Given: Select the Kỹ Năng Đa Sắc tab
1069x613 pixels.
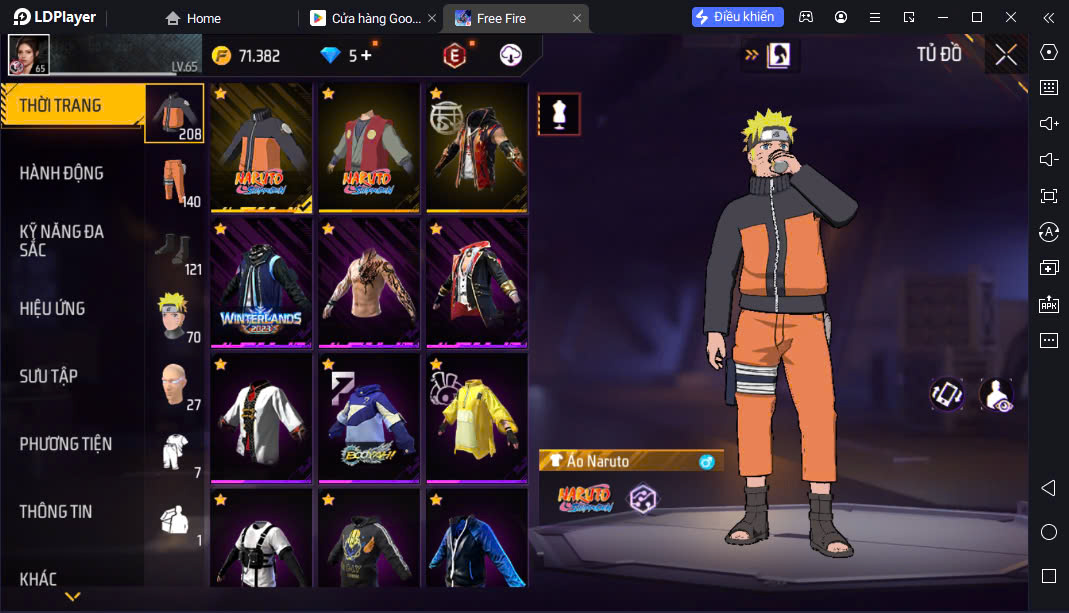Looking at the screenshot, I should pos(62,240).
